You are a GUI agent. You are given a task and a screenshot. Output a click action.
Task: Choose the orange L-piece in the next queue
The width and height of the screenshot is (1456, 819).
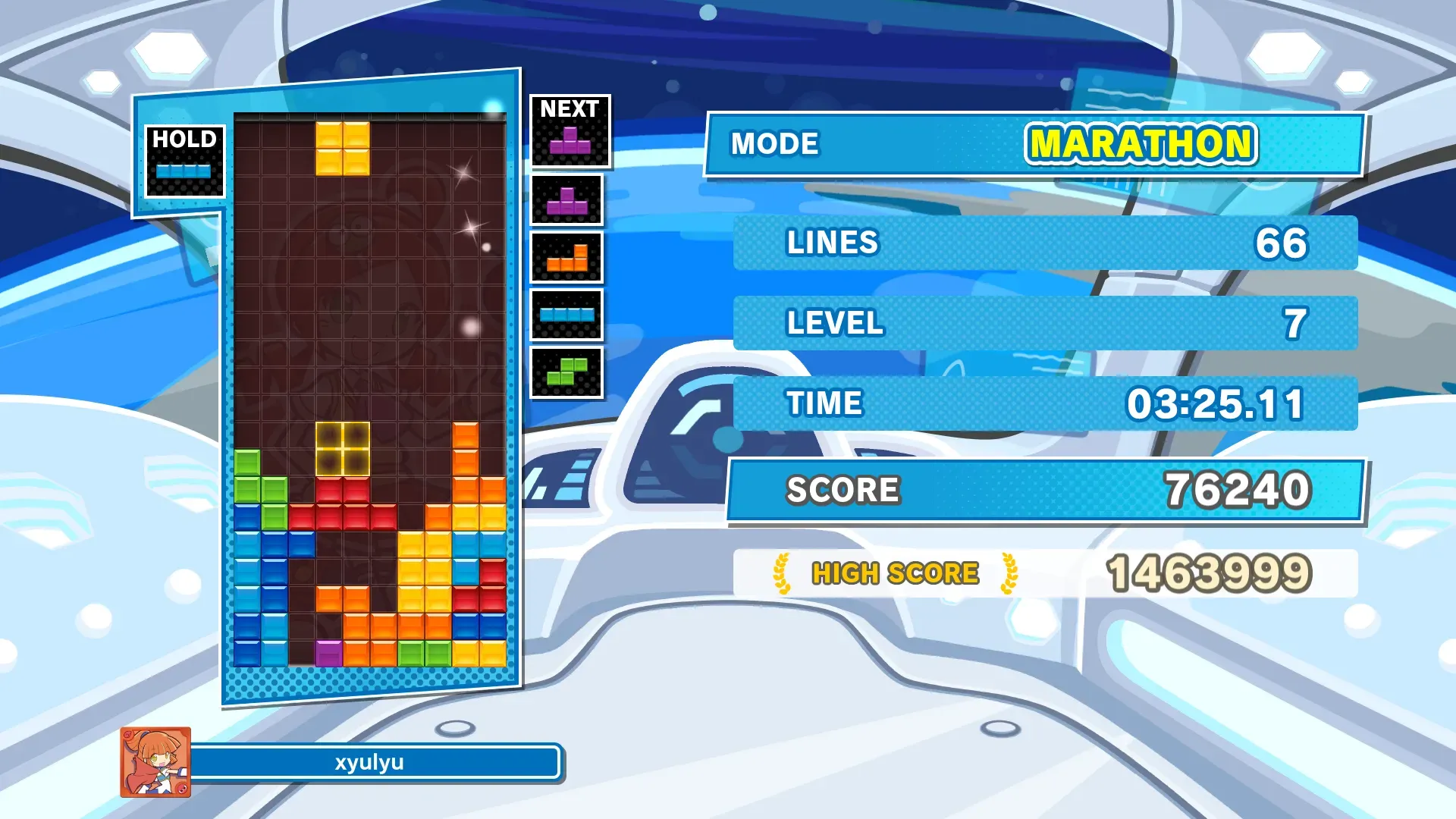[567, 258]
